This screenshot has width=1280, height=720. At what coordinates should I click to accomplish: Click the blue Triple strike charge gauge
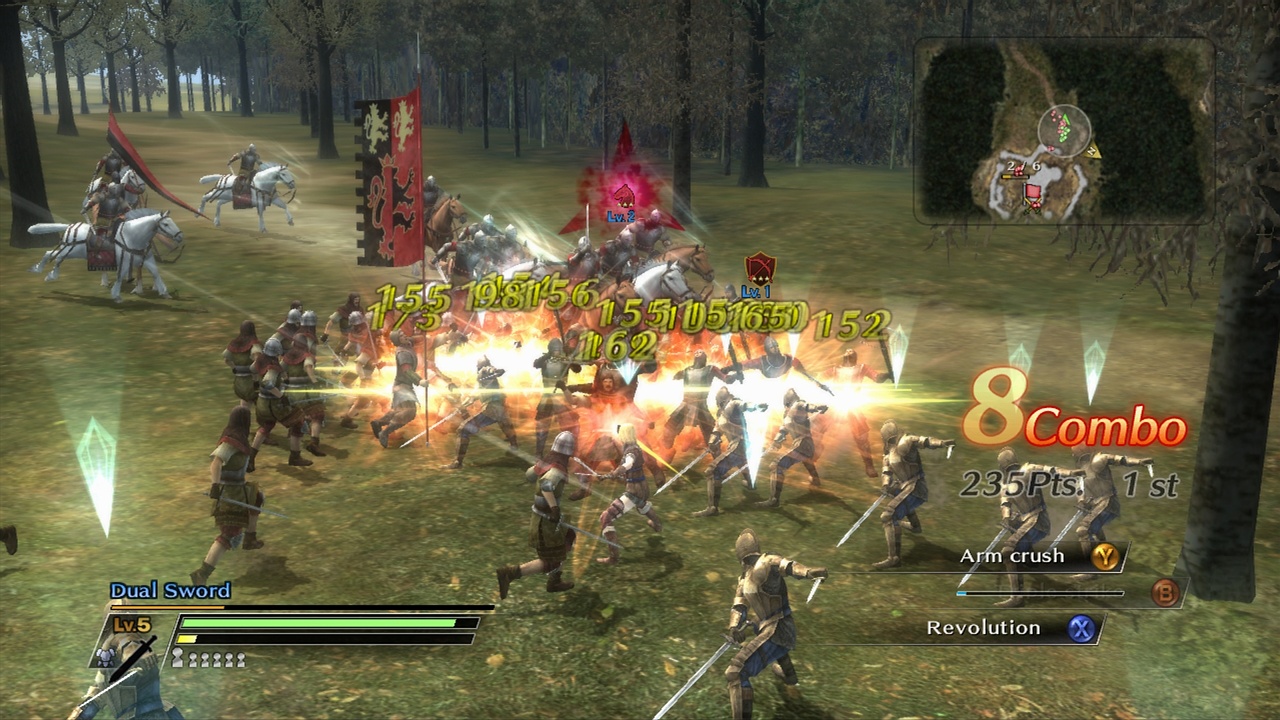pyautogui.click(x=1040, y=593)
